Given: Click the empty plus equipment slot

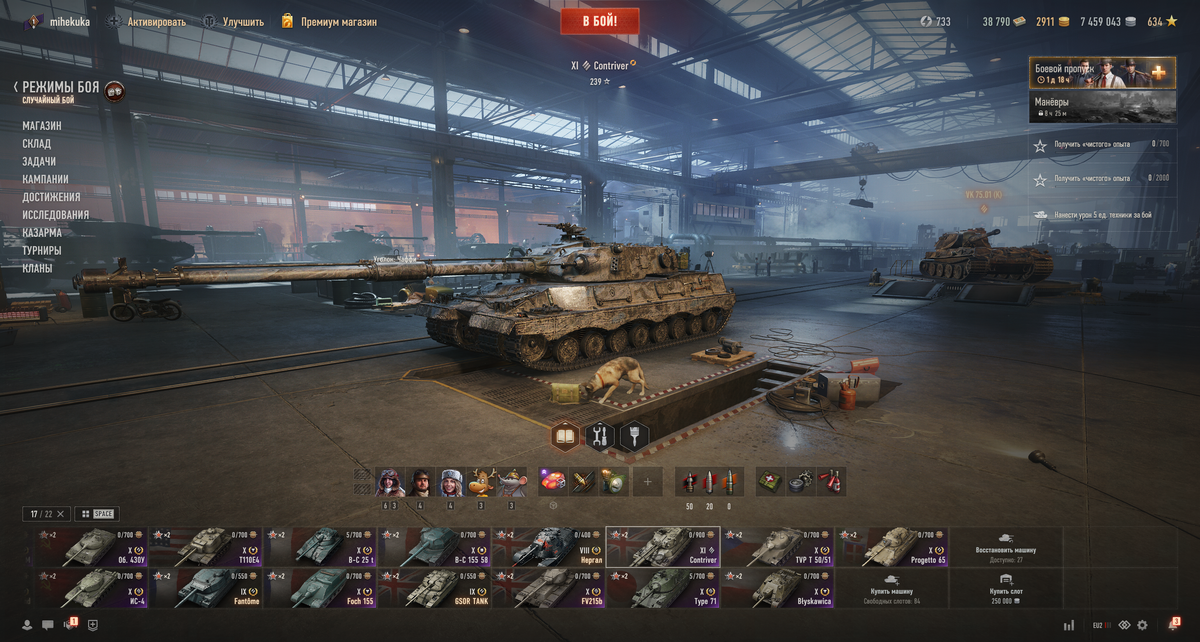Looking at the screenshot, I should 647,482.
